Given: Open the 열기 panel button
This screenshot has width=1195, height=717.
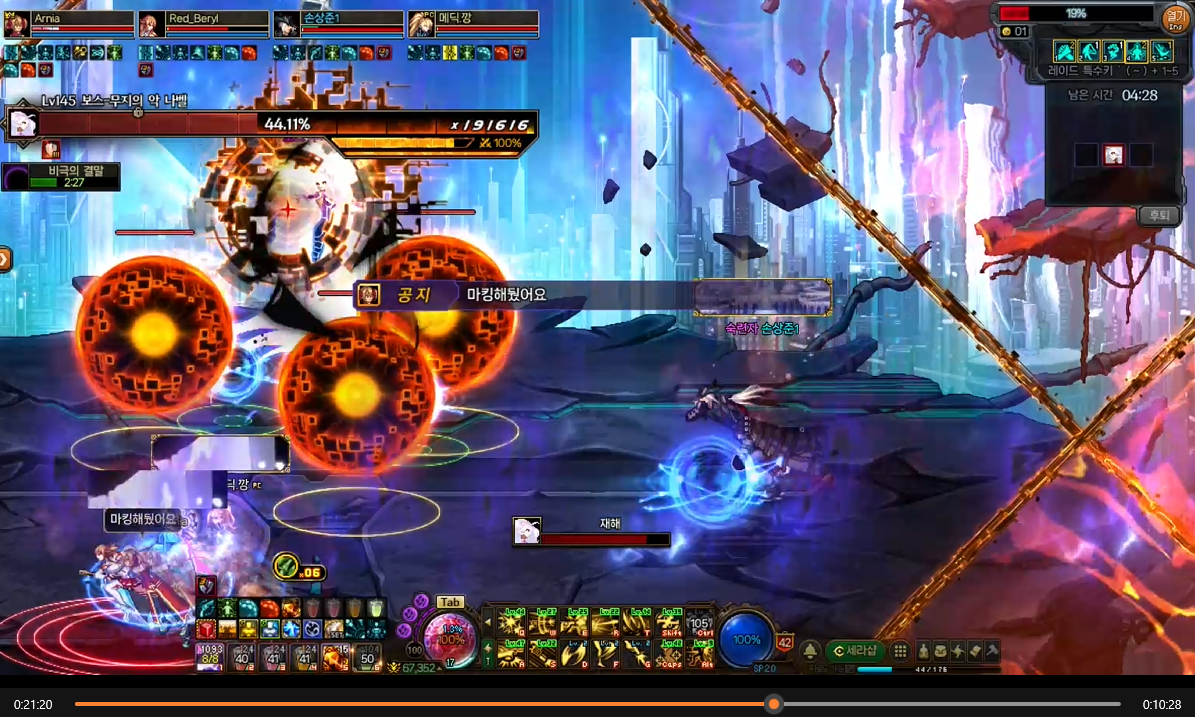Looking at the screenshot, I should [1175, 17].
